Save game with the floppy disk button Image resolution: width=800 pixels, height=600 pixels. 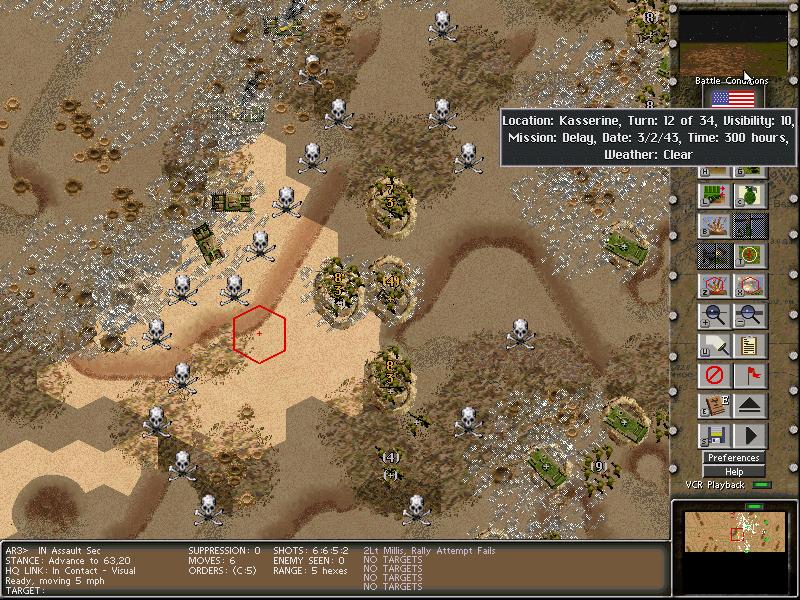[x=715, y=436]
